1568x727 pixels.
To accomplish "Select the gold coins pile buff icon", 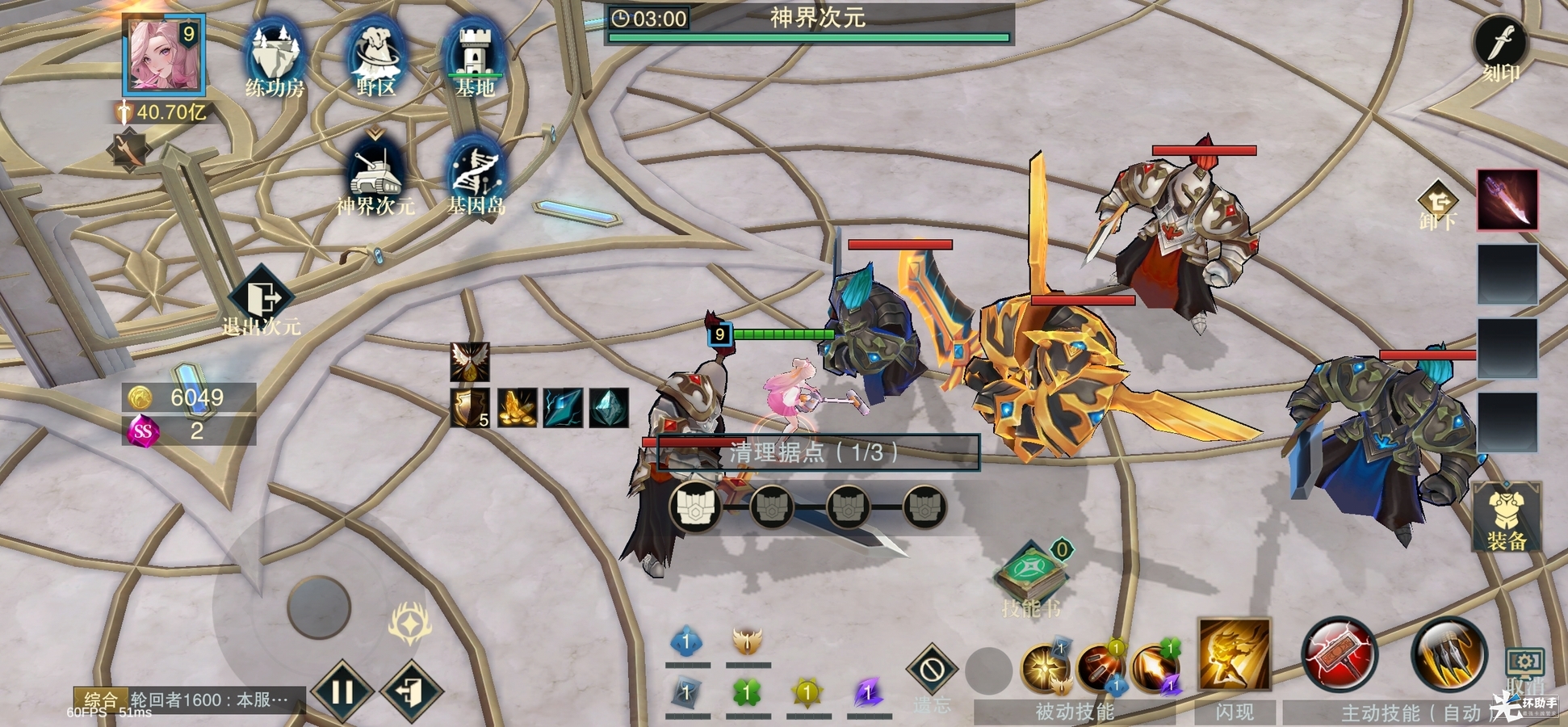I will click(518, 408).
